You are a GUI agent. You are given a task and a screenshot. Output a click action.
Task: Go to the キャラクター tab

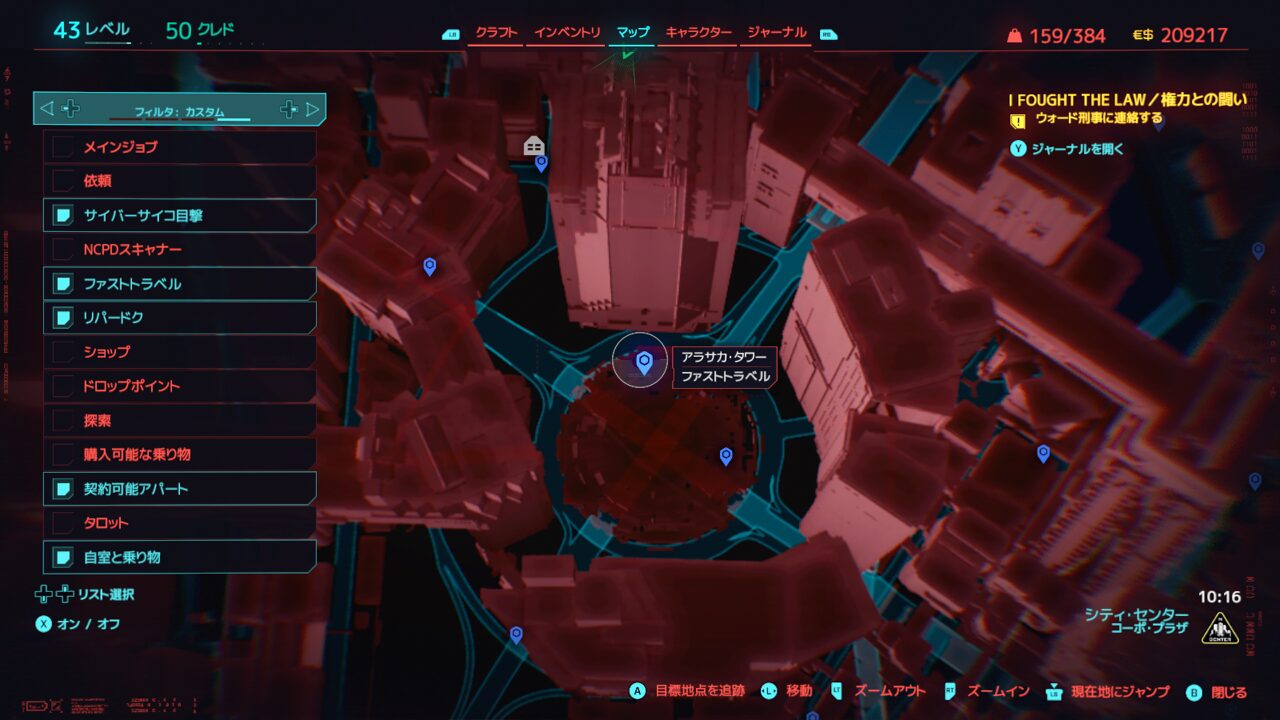pyautogui.click(x=698, y=33)
